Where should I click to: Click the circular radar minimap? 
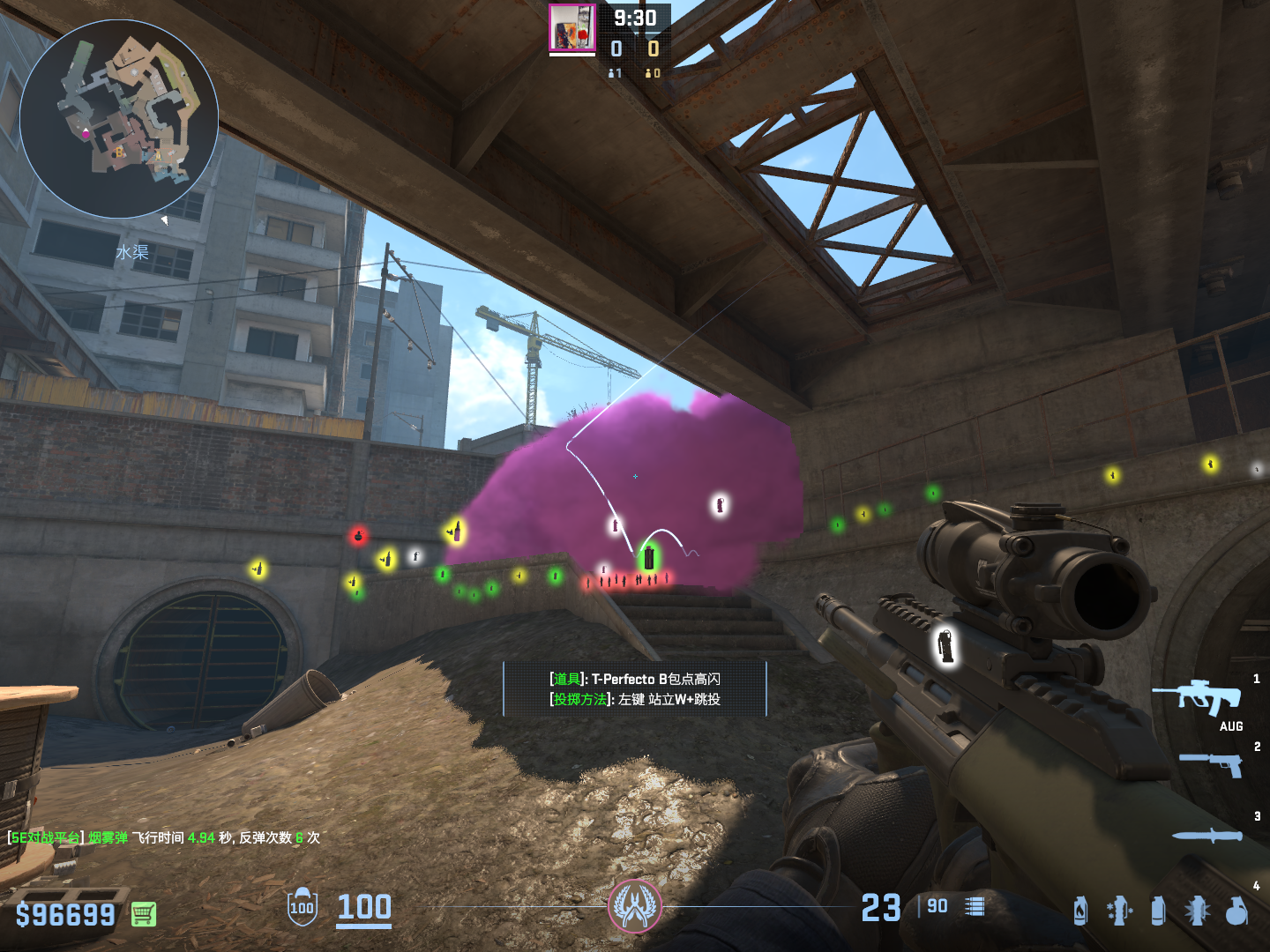coord(119,119)
